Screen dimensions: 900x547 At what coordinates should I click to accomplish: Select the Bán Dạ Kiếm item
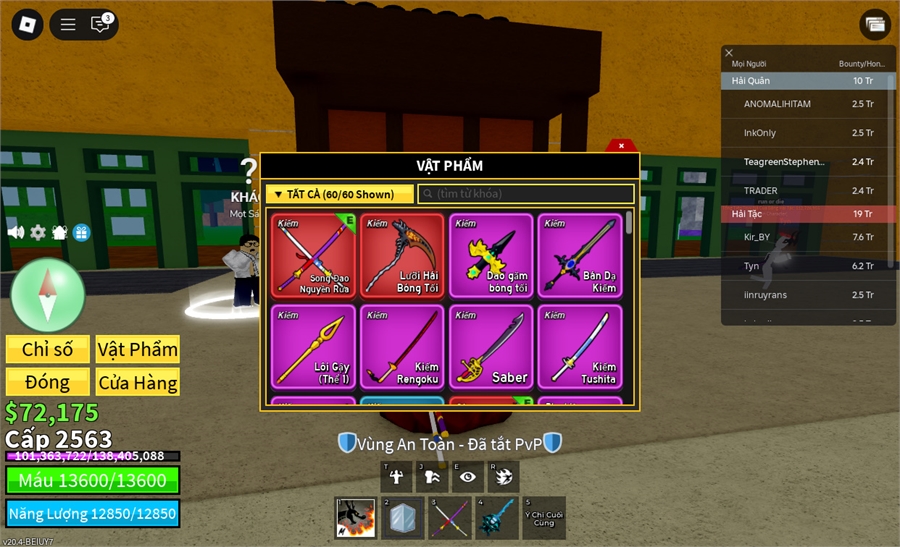pos(580,255)
